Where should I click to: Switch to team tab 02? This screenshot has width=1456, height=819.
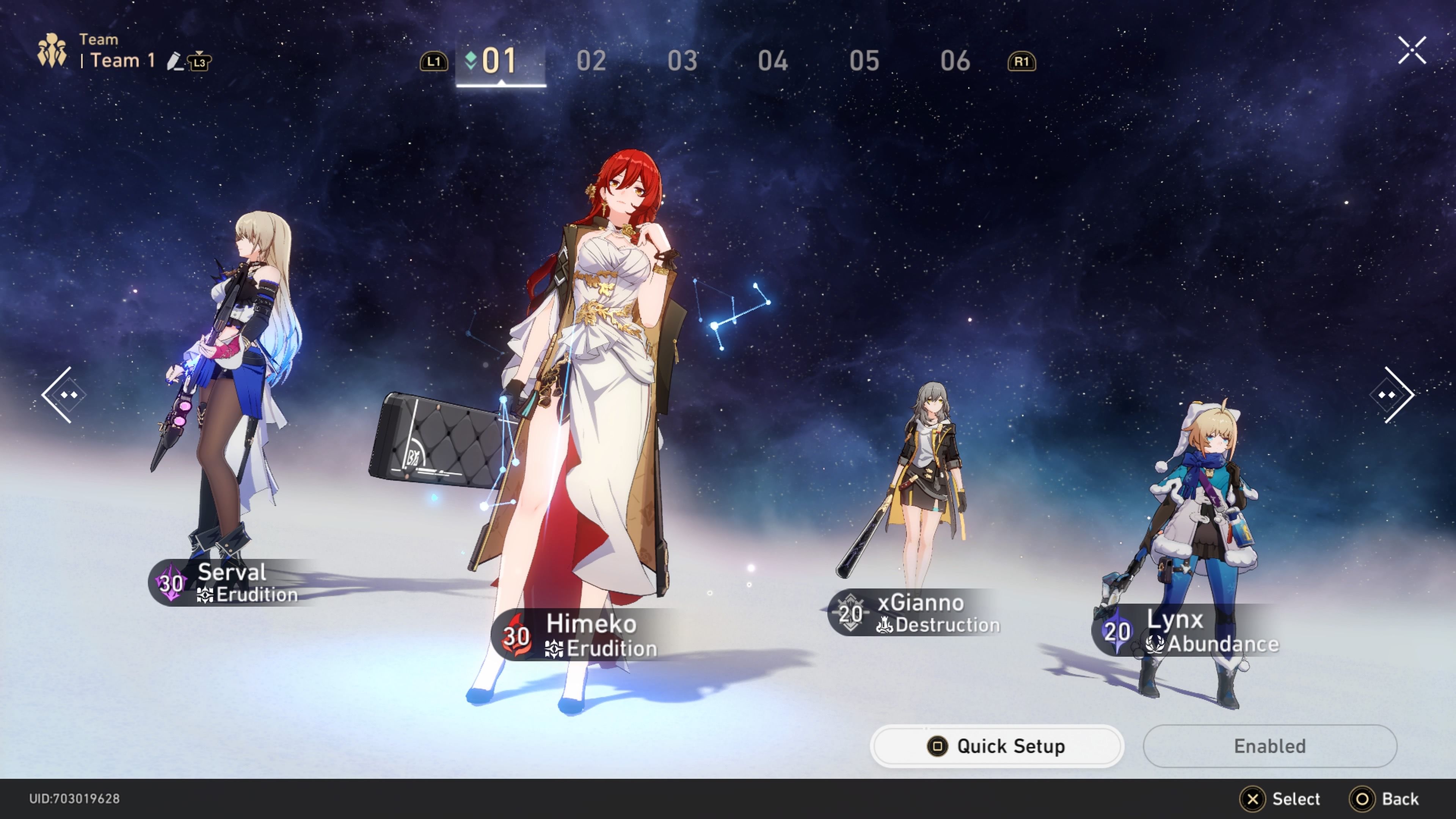click(x=591, y=61)
